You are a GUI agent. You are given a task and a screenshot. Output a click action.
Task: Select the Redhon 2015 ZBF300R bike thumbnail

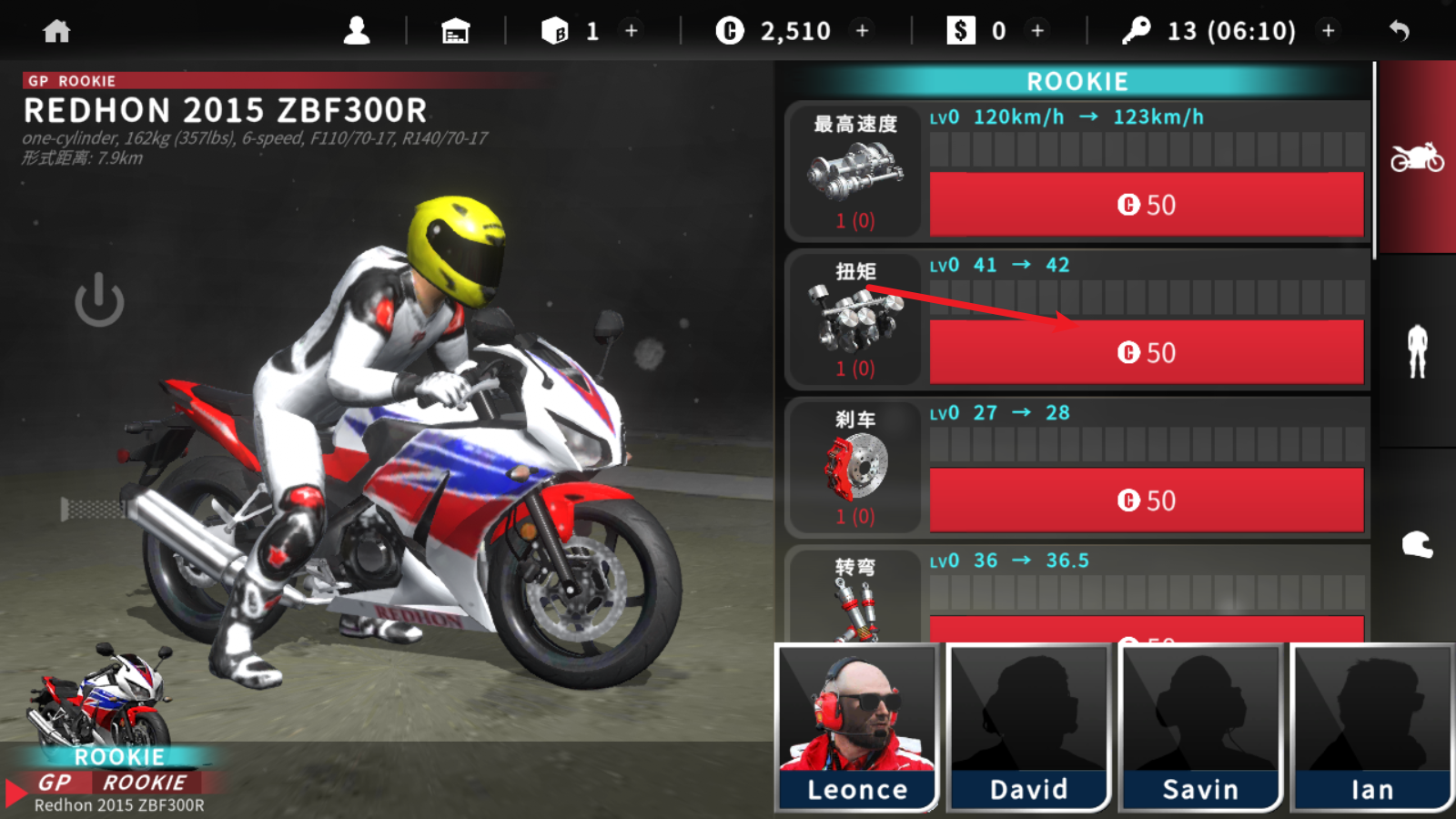coord(100,701)
